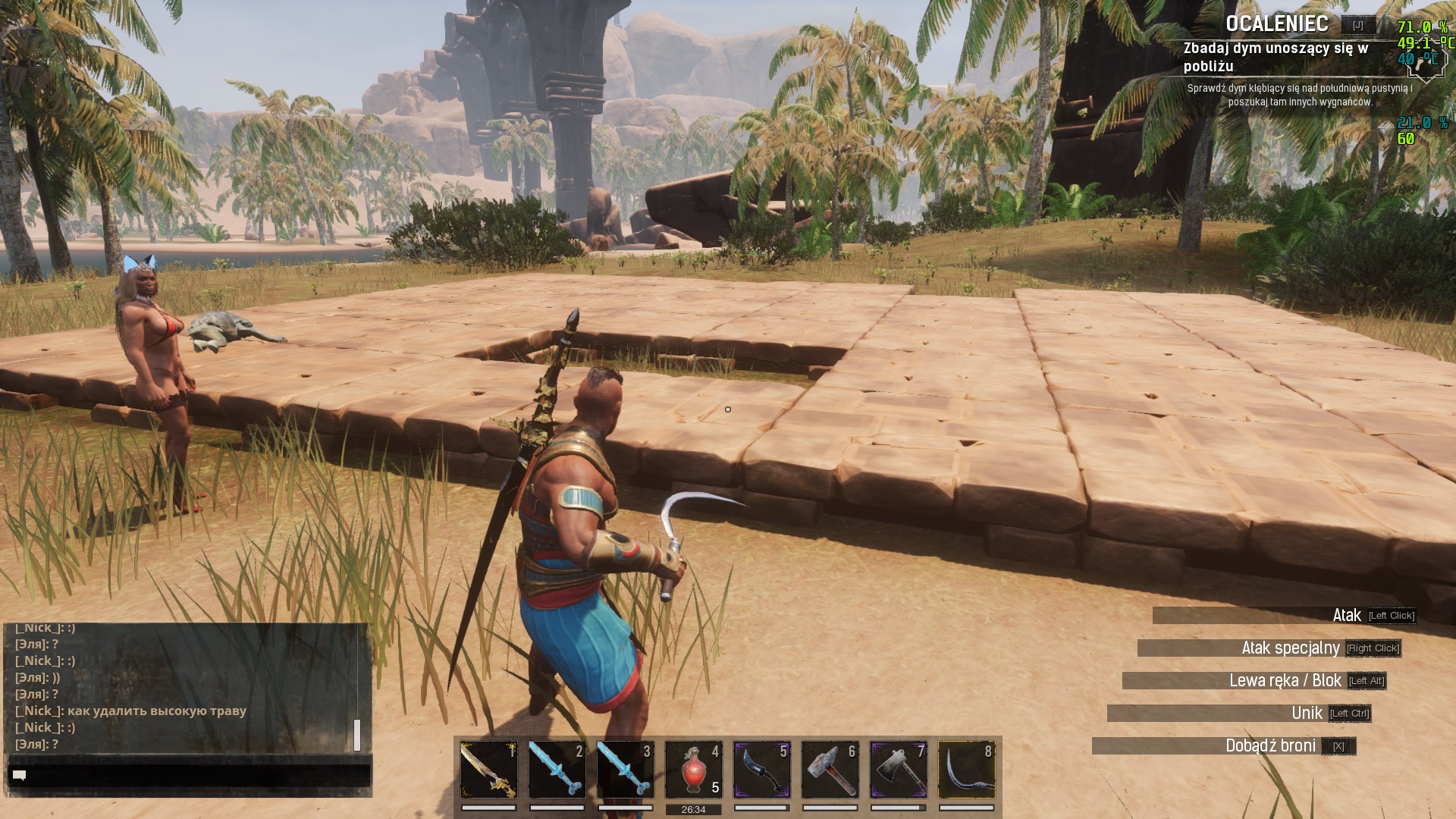Viewport: 1456px width, 819px height.
Task: Select the sickle in hotbar slot 8
Action: click(967, 769)
